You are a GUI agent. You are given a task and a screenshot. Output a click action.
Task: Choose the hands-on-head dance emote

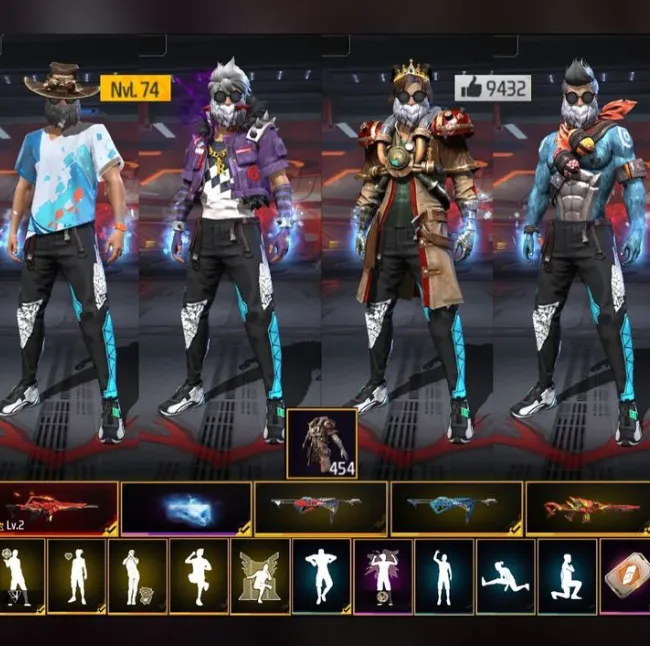(x=322, y=576)
